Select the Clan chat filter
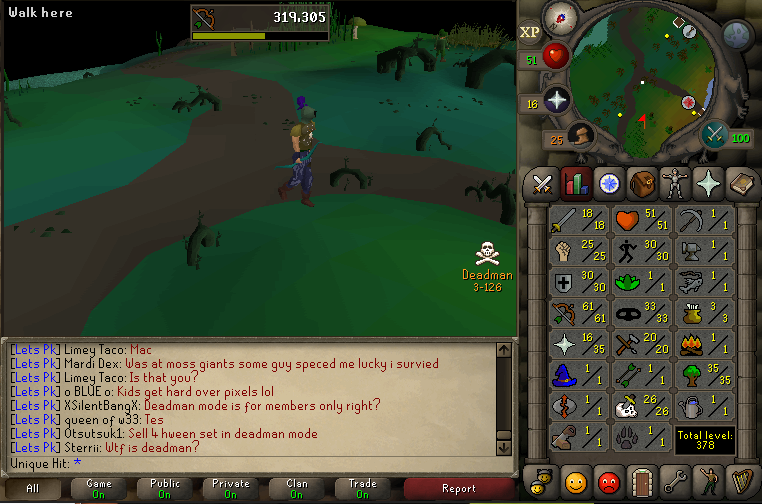The width and height of the screenshot is (762, 504). (x=297, y=488)
